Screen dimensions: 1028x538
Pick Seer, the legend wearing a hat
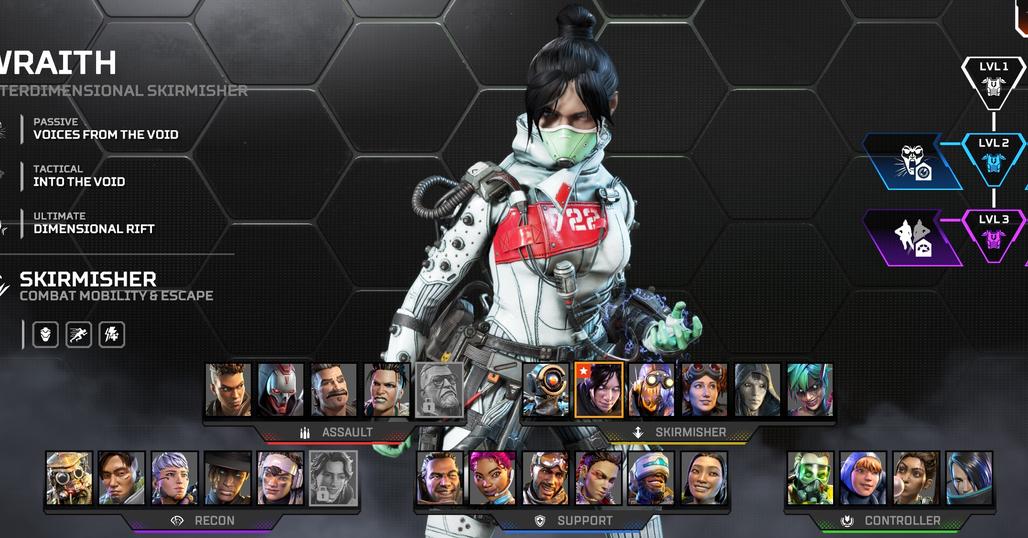coord(228,478)
